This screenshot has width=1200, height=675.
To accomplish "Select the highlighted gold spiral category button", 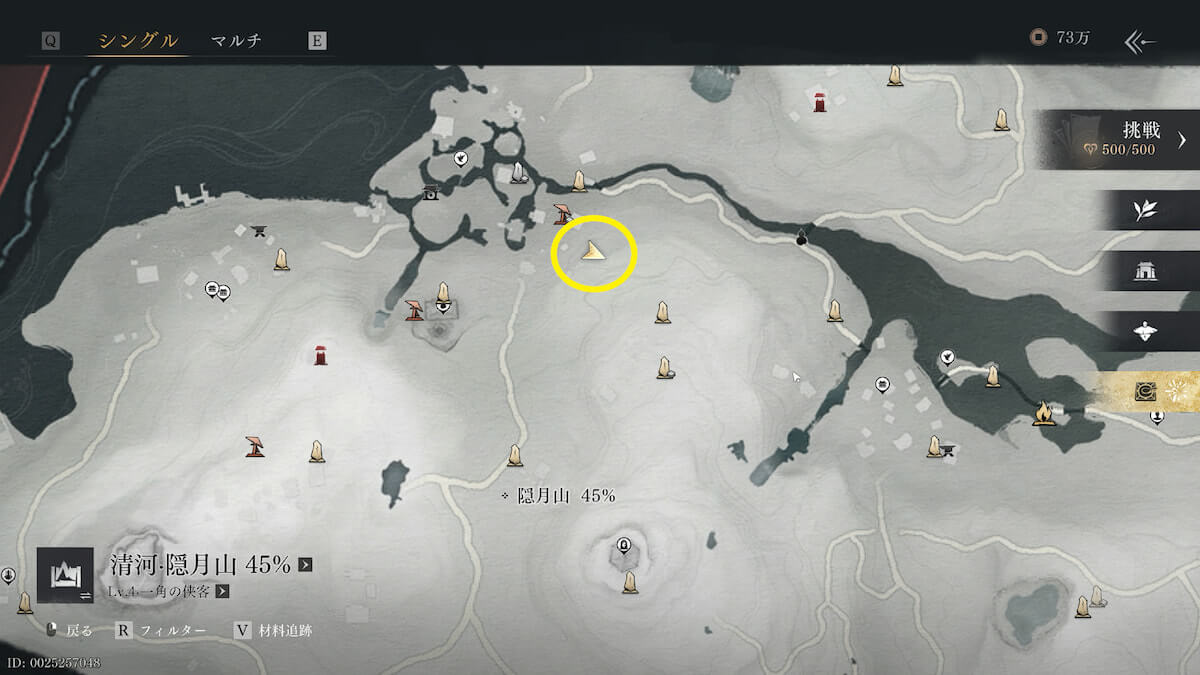I will click(1146, 392).
